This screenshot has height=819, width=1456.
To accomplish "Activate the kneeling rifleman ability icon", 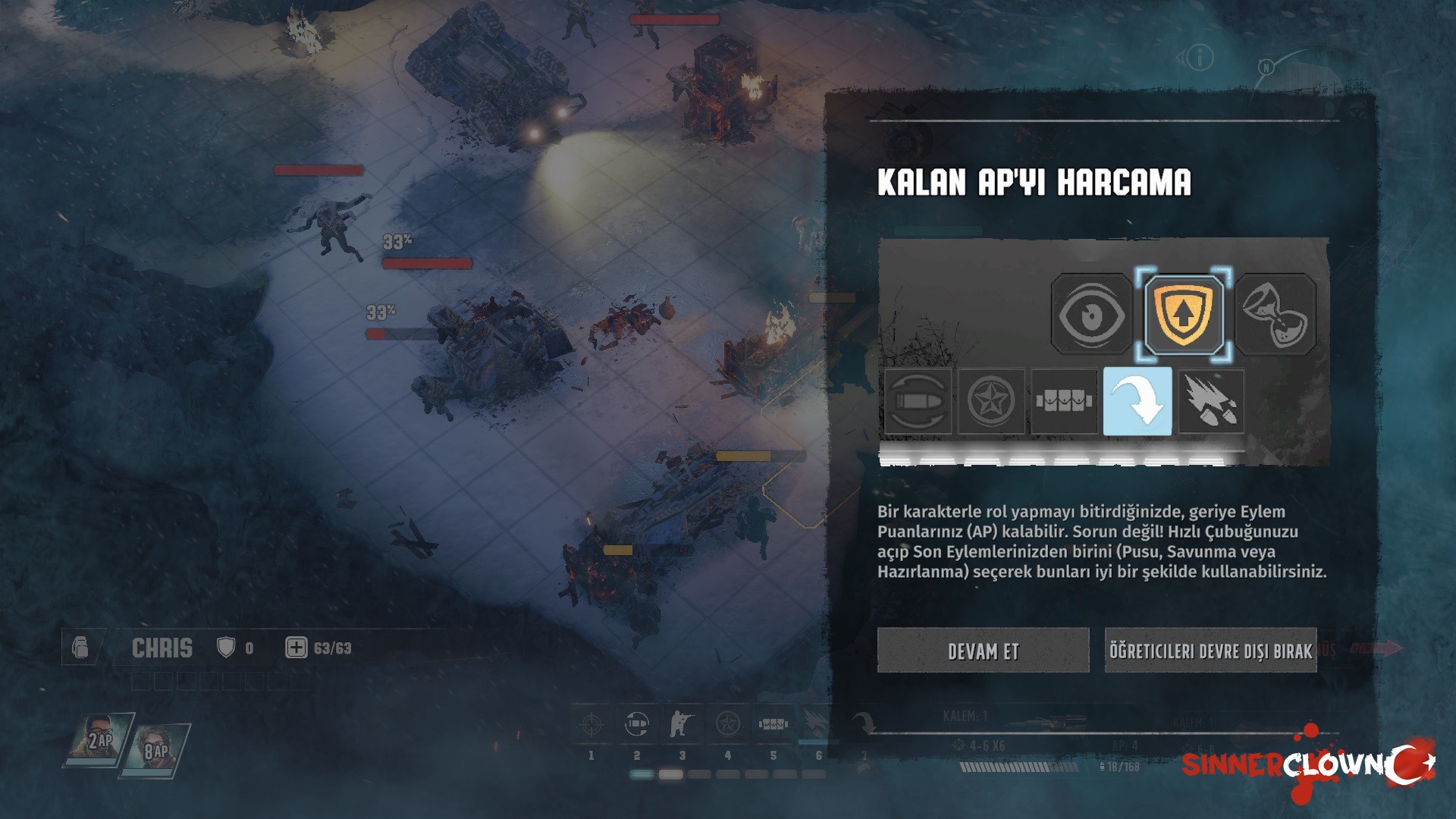I will [x=682, y=725].
